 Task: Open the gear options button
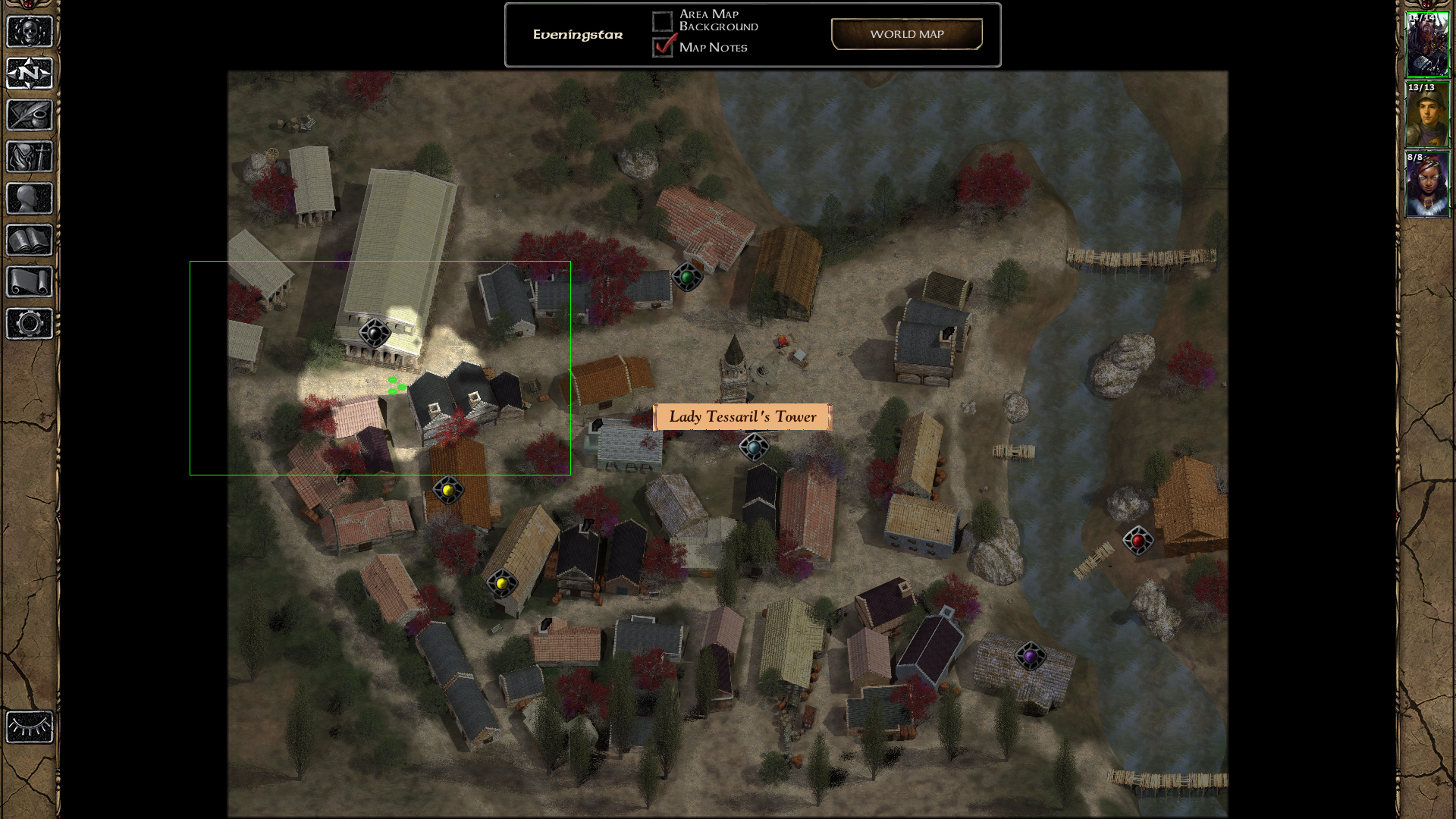pos(30,324)
